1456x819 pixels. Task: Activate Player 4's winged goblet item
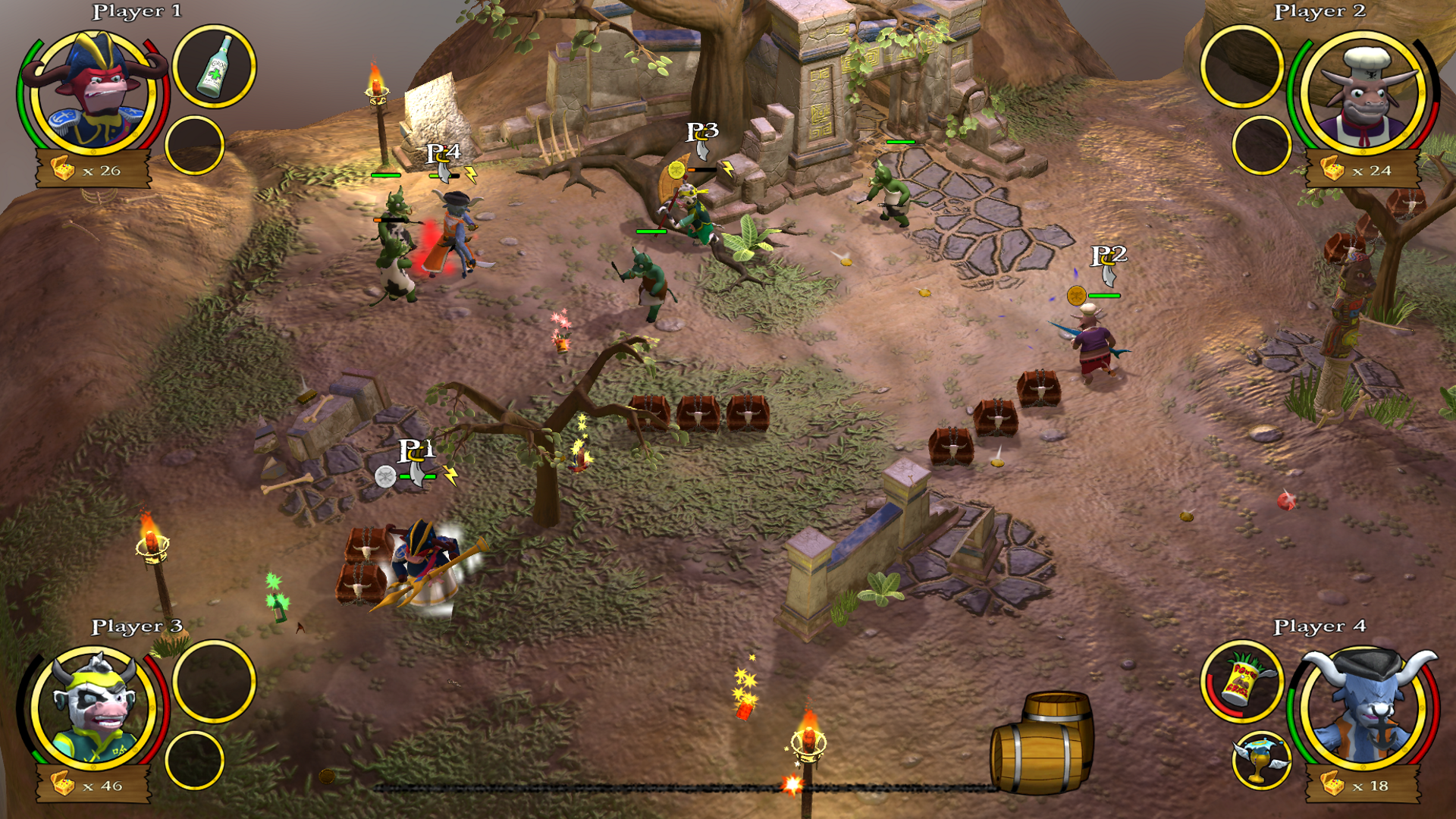coord(1261,761)
